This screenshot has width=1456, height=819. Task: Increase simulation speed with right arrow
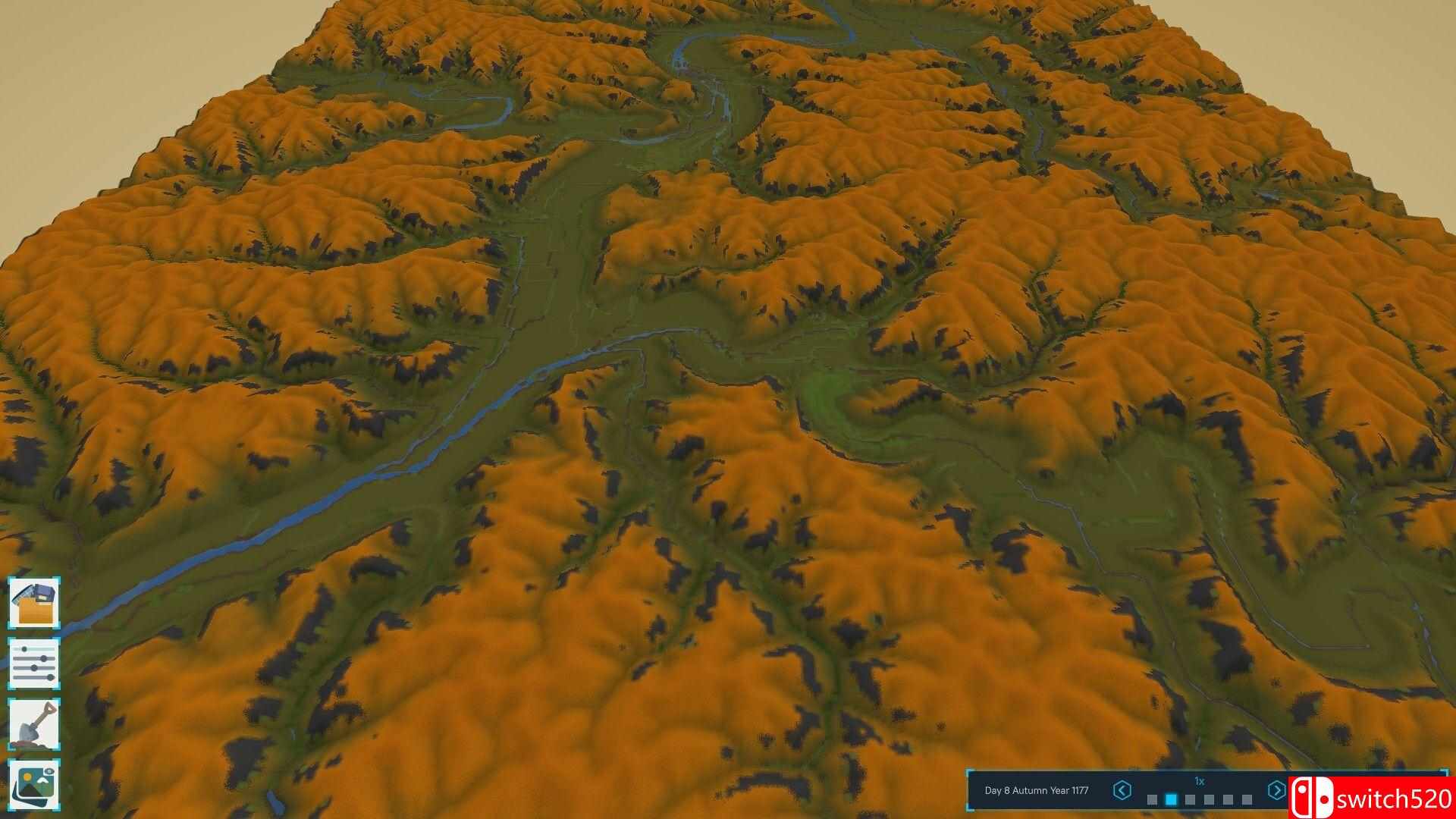click(x=1276, y=790)
